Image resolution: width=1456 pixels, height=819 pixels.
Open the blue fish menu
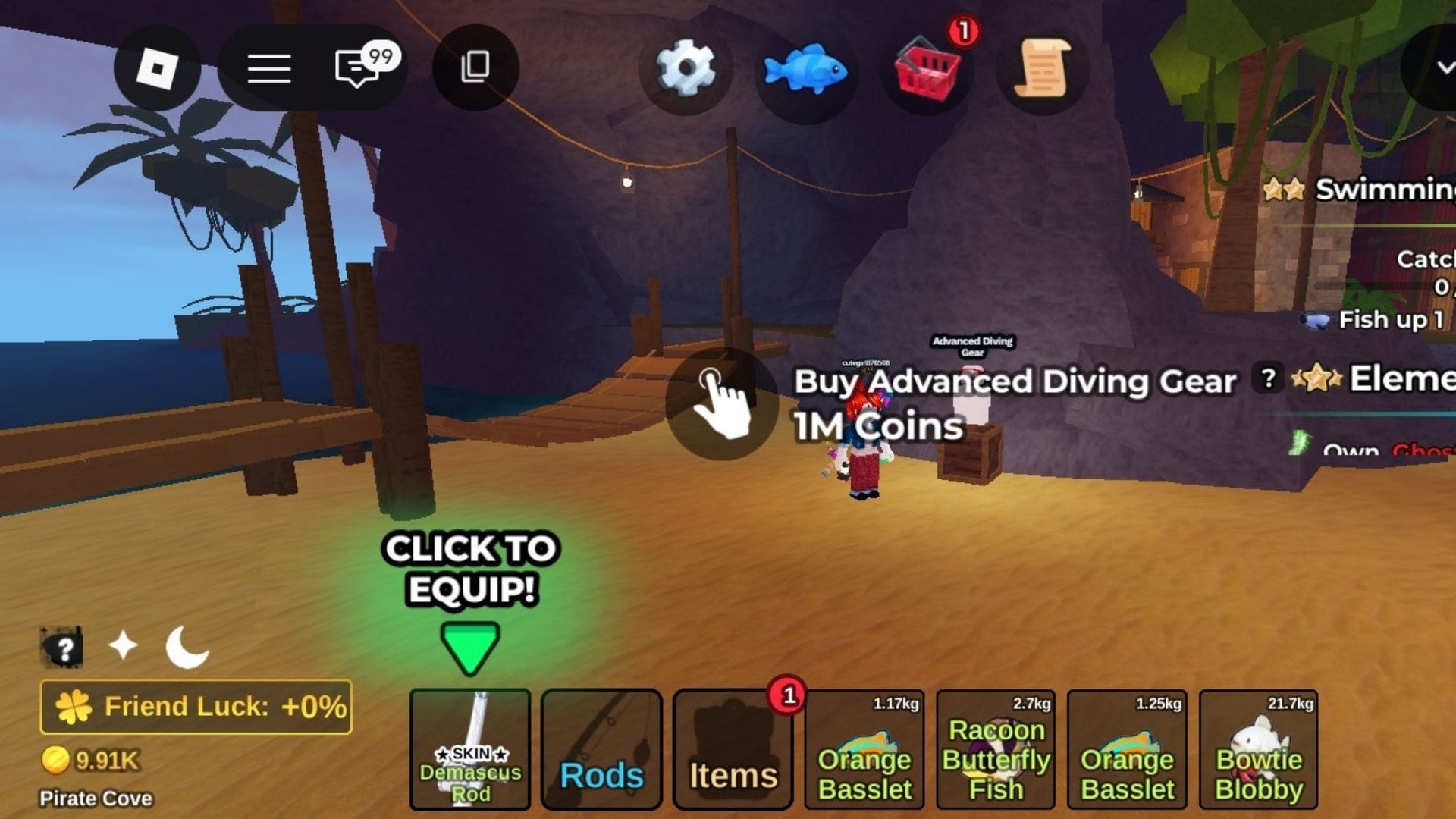point(805,70)
